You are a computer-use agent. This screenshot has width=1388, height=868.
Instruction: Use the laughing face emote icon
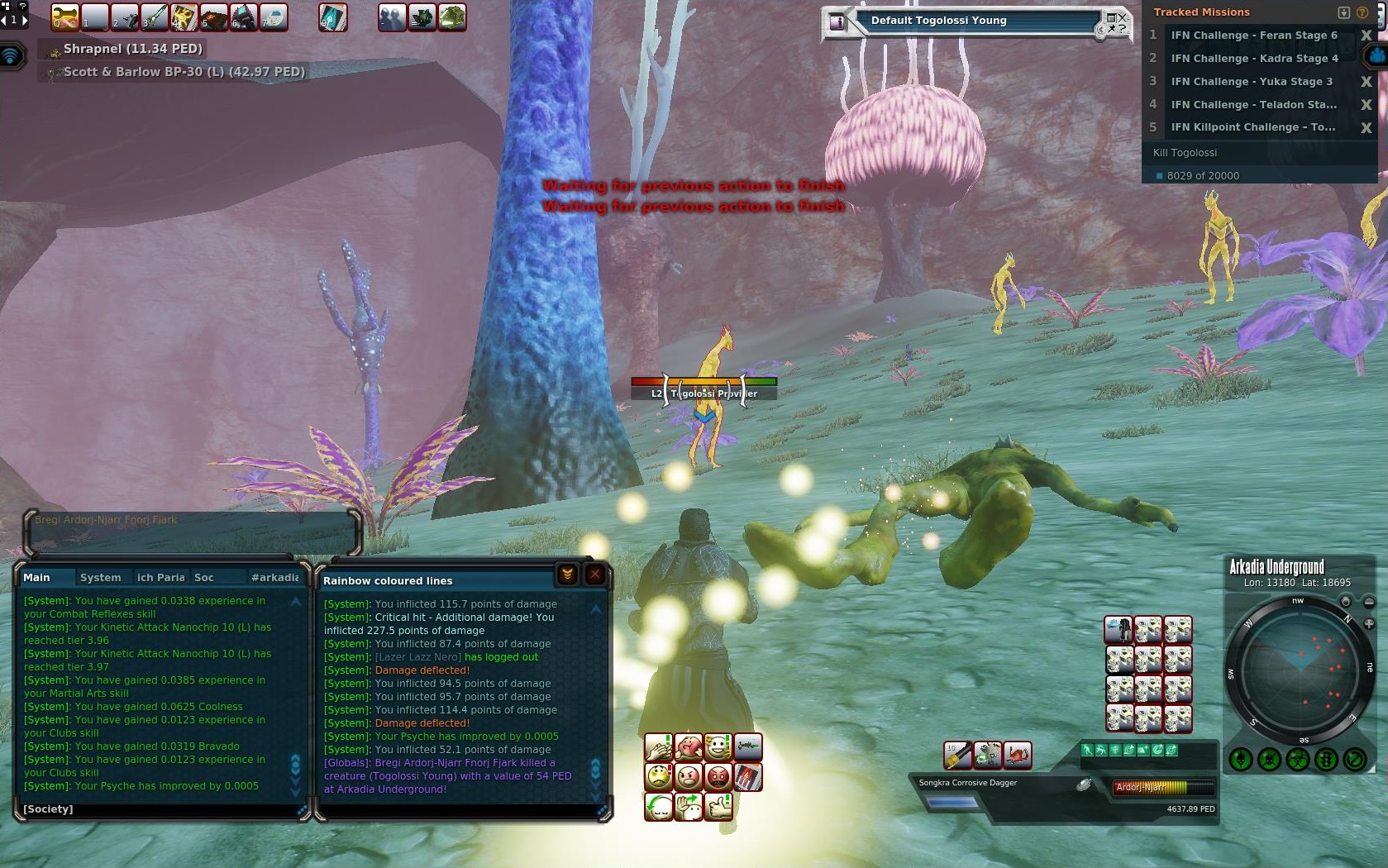tap(718, 748)
